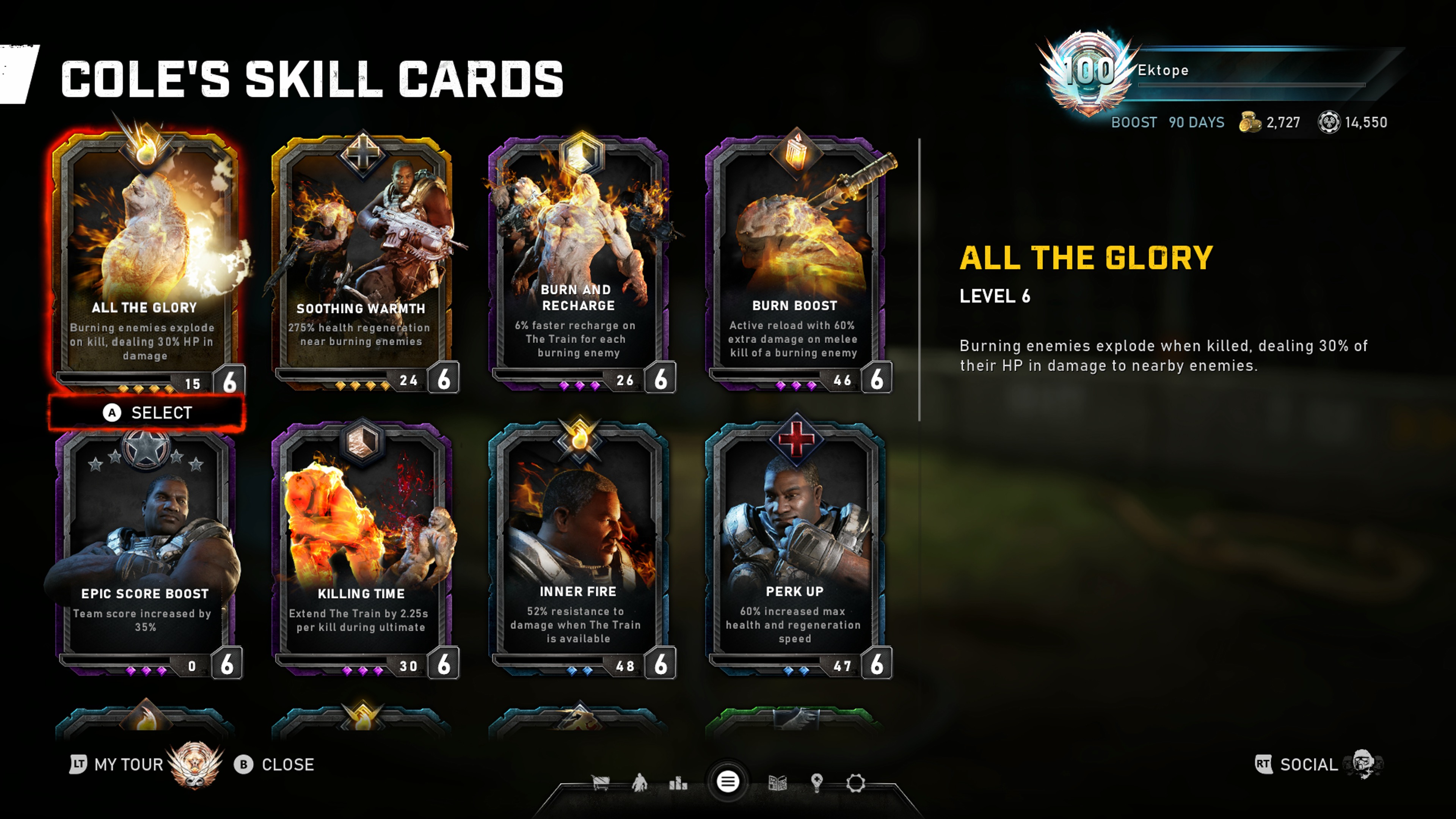Screen dimensions: 1456x819
Task: Show the leaderboard podium icon
Action: [x=678, y=783]
